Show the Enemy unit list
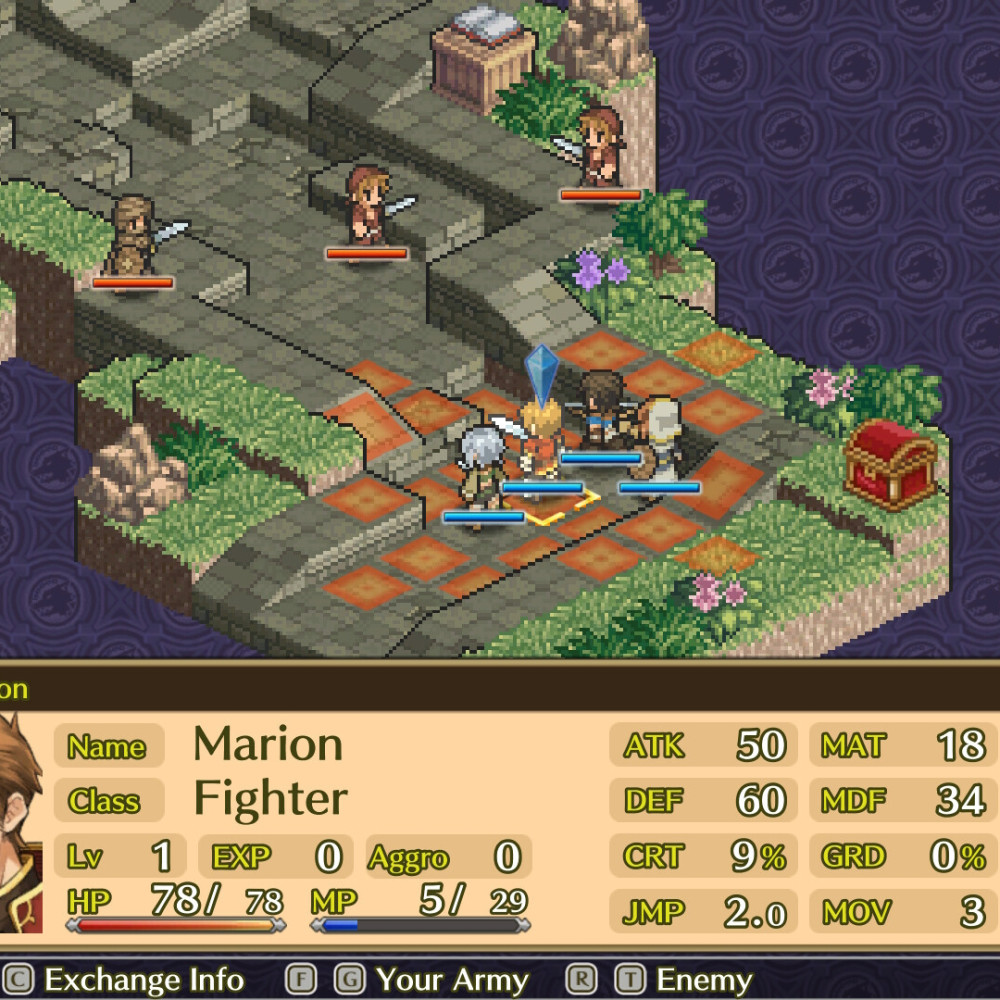The width and height of the screenshot is (1000, 1000). [x=704, y=980]
